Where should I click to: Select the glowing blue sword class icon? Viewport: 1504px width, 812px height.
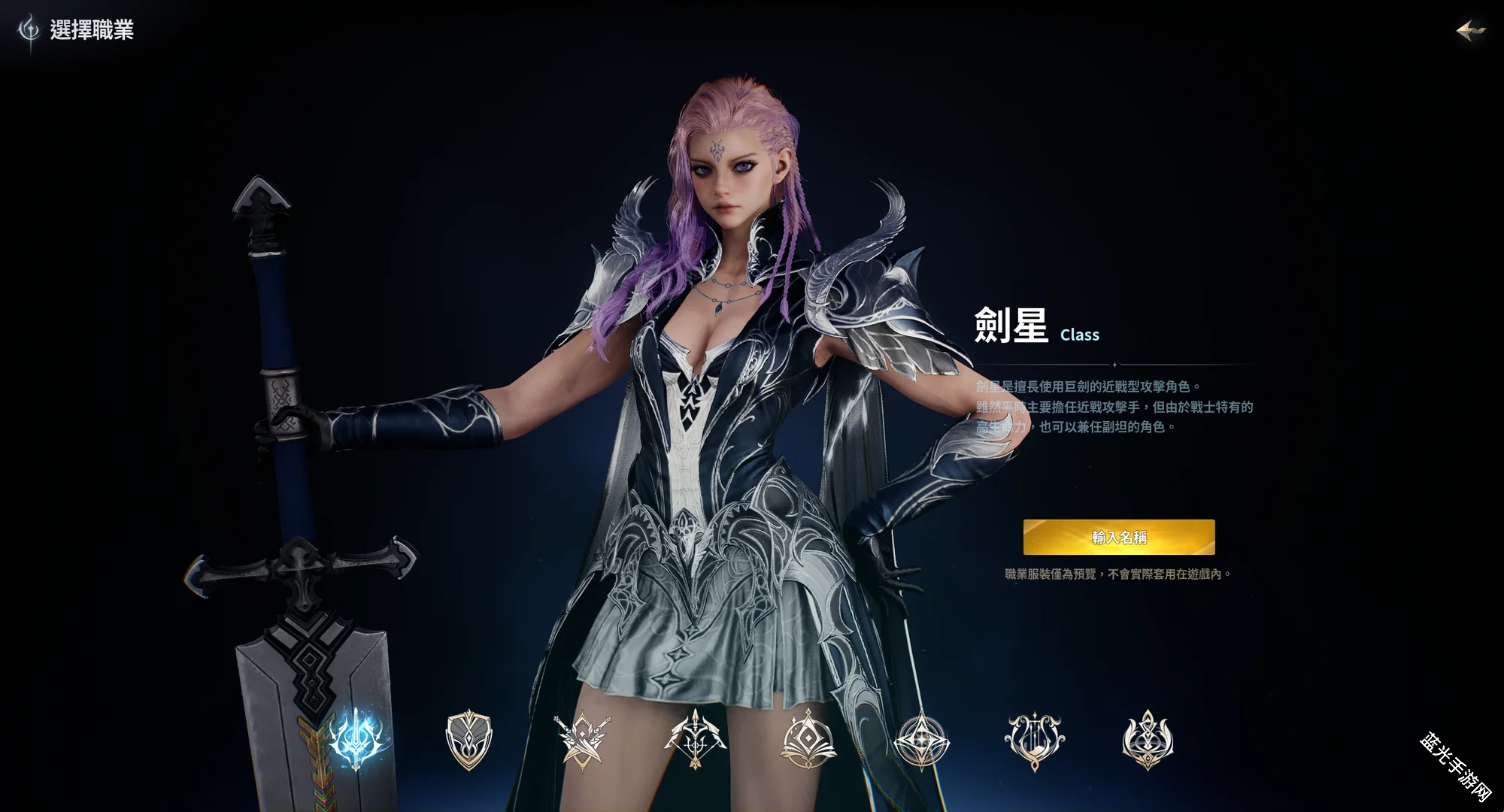pos(356,739)
